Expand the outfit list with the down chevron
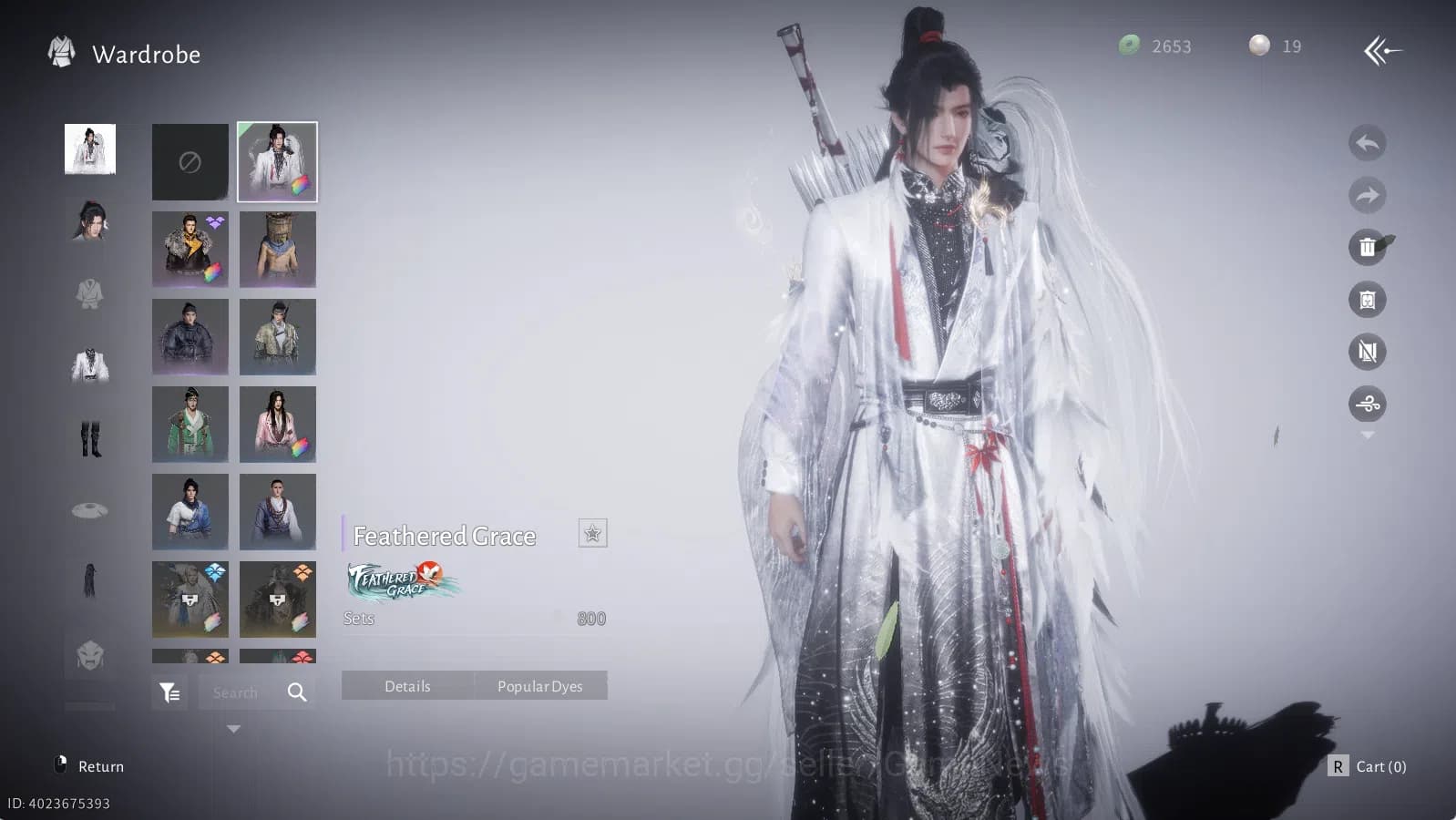Viewport: 1456px width, 820px height. pos(233,728)
